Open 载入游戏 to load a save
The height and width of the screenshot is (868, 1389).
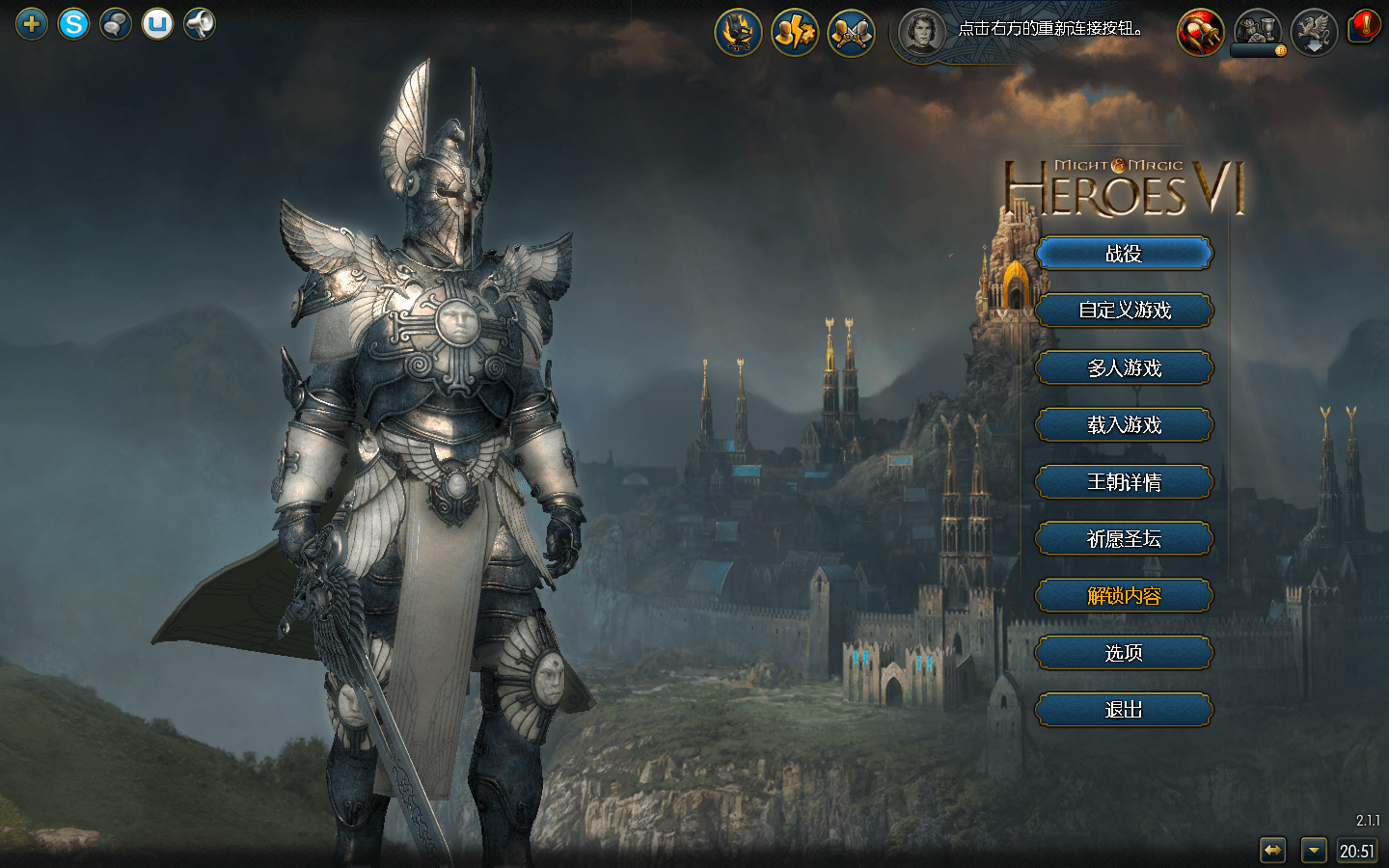pyautogui.click(x=1124, y=424)
